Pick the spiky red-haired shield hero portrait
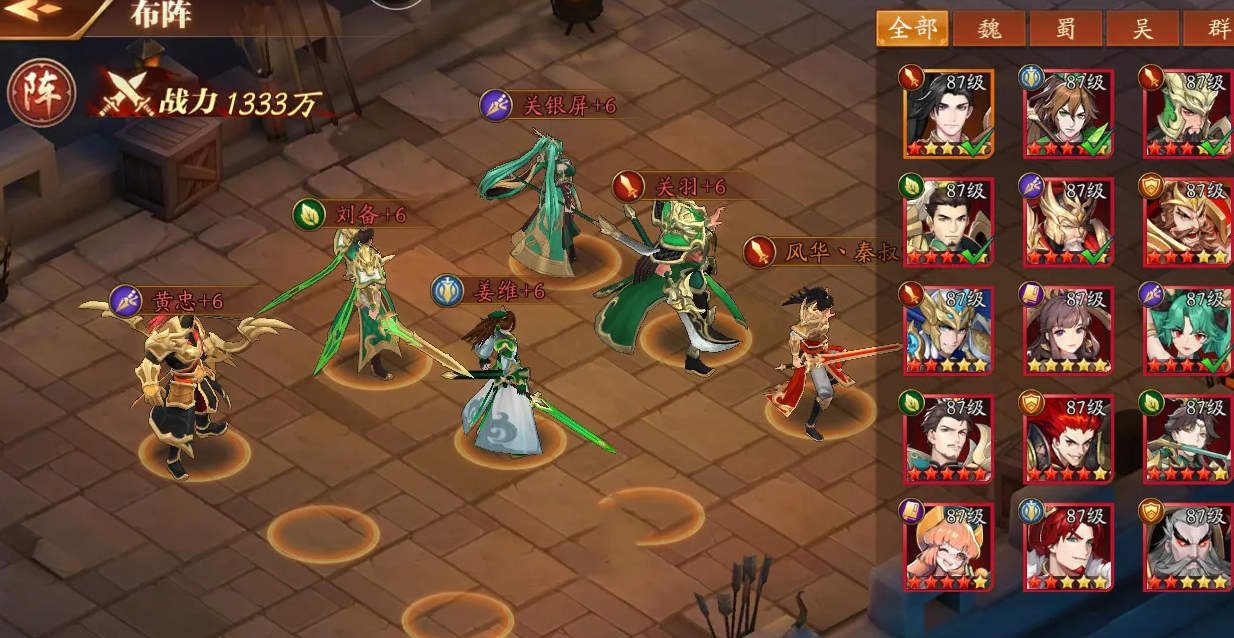Screen dimensions: 1234x638 tap(1067, 438)
